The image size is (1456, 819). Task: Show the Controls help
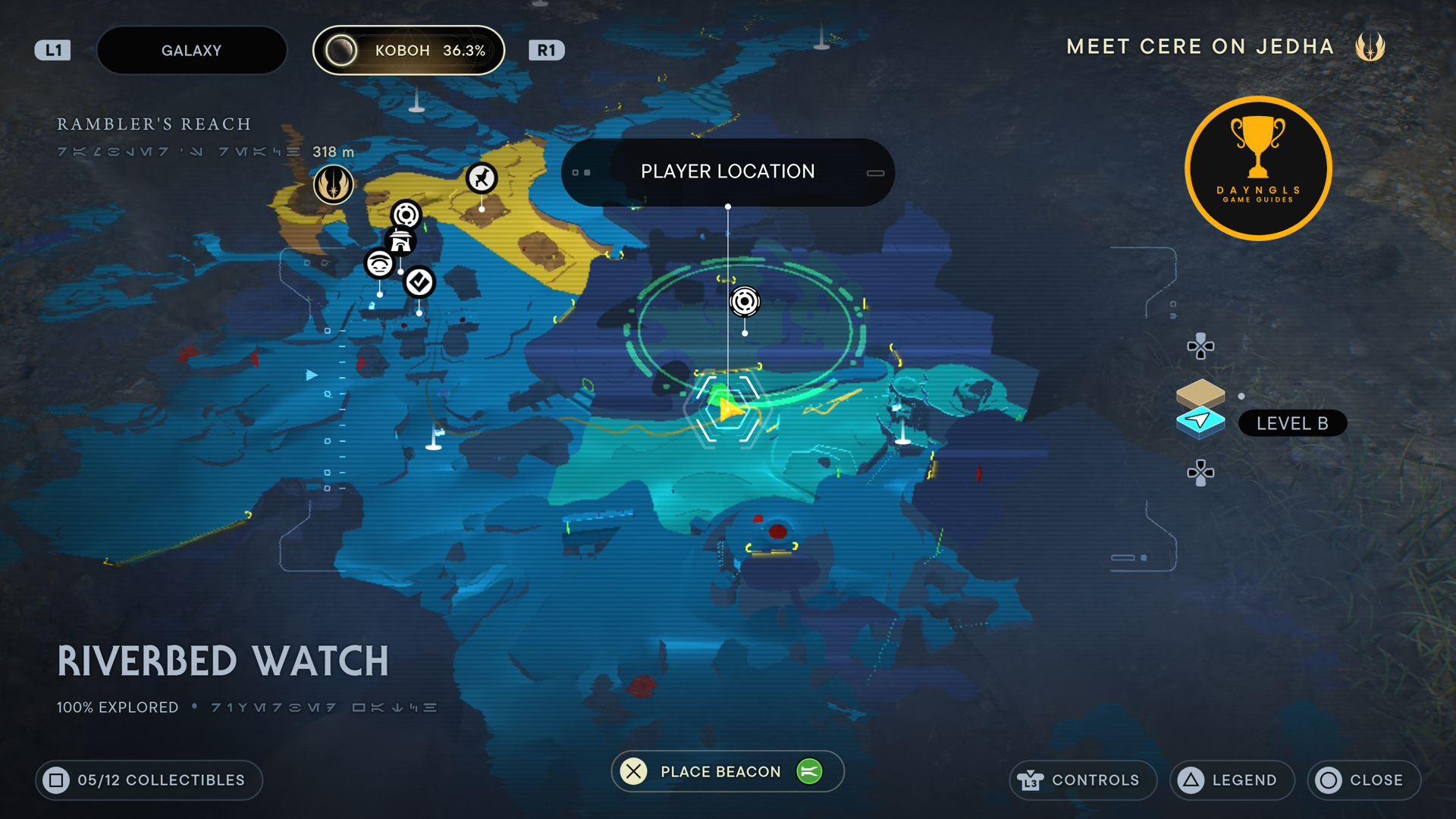[1082, 780]
